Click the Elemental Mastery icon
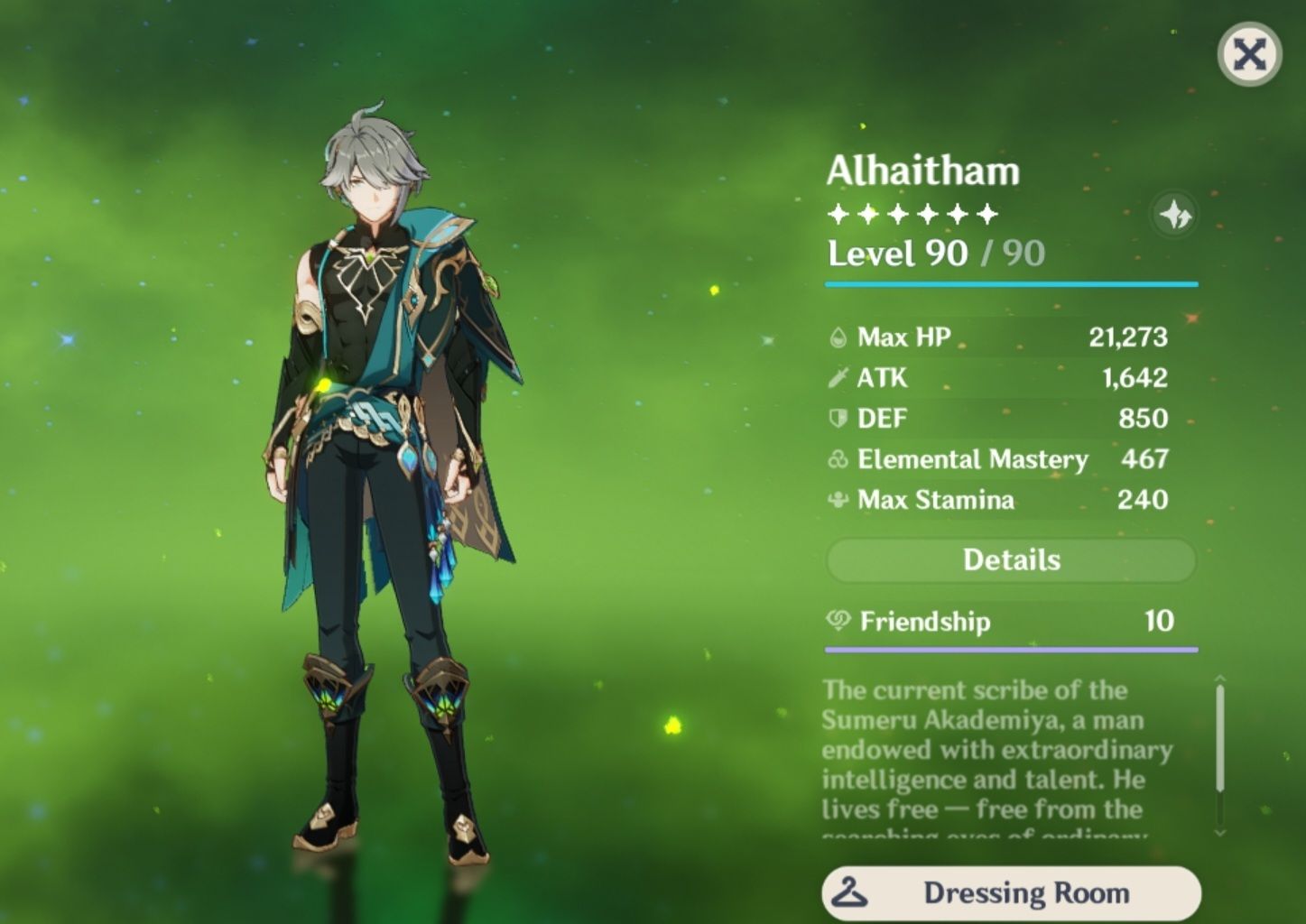Viewport: 1306px width, 924px height. coord(838,458)
